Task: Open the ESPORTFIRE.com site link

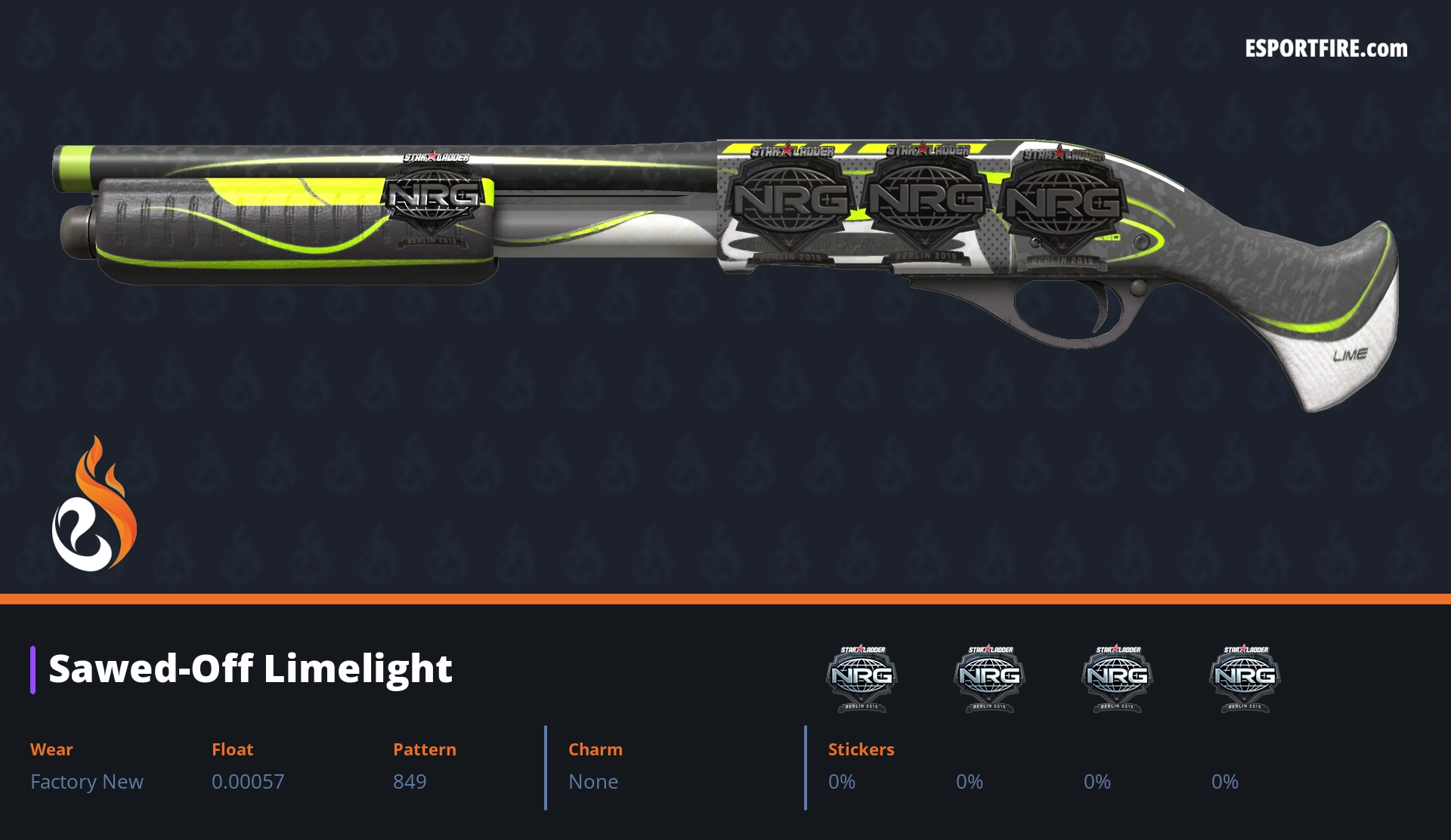Action: point(1326,49)
